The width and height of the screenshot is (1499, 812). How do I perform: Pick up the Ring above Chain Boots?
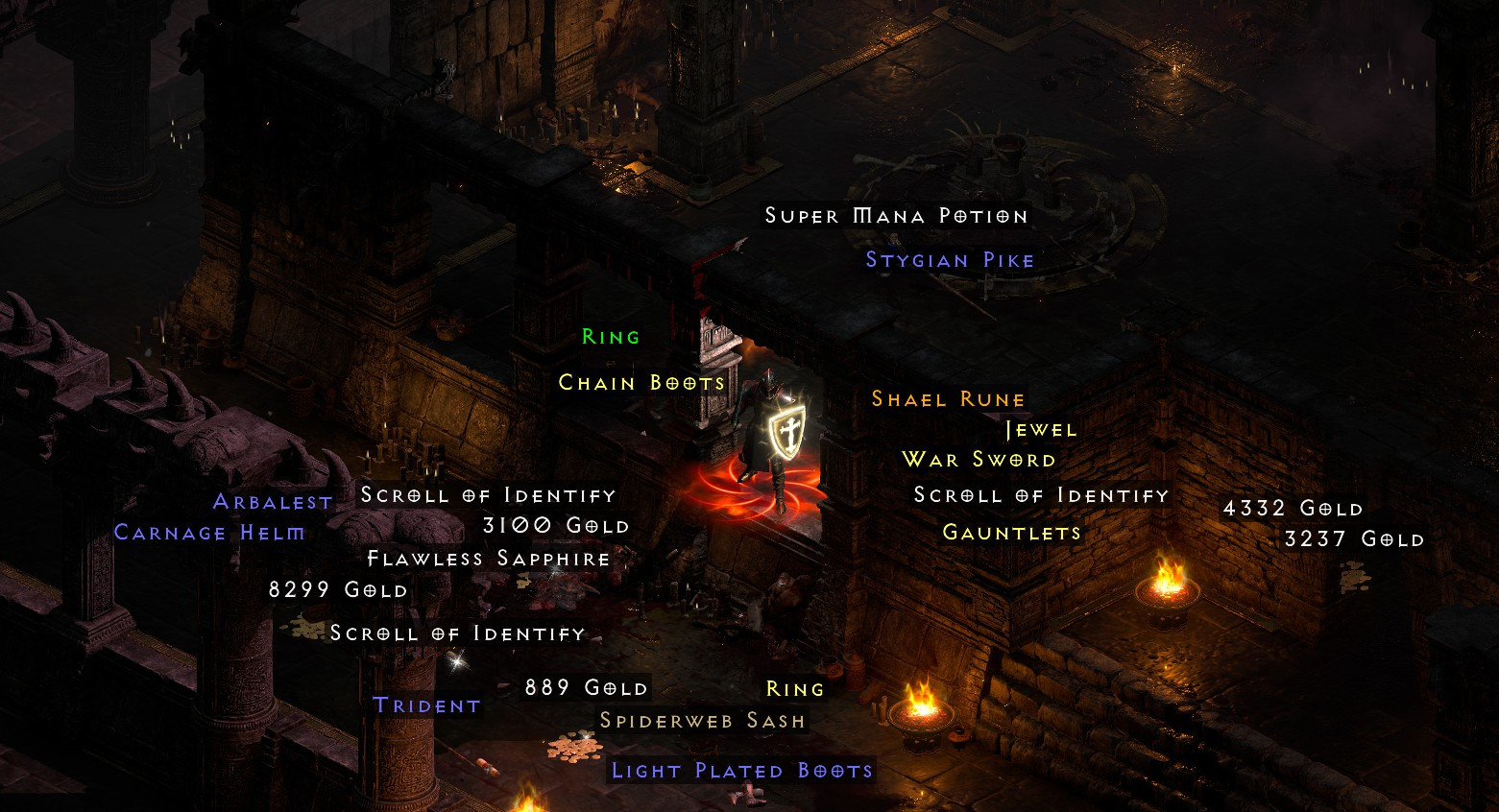click(x=610, y=336)
